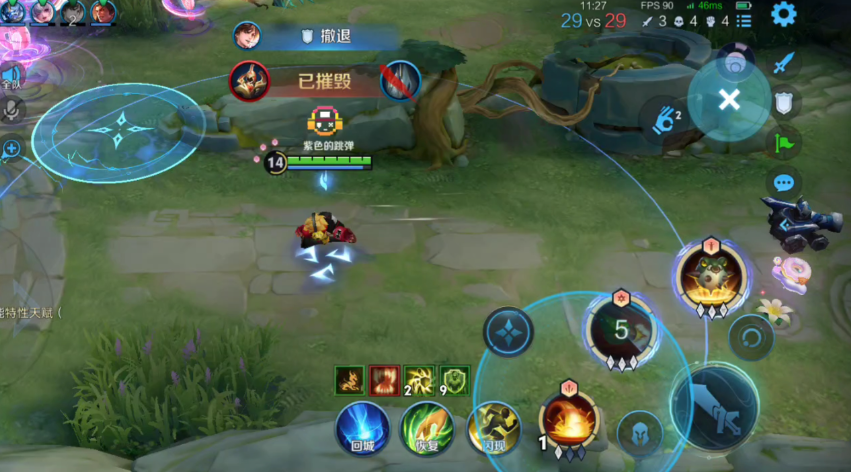Cast the bear ultimate skill
This screenshot has width=851, height=472.
pos(711,273)
